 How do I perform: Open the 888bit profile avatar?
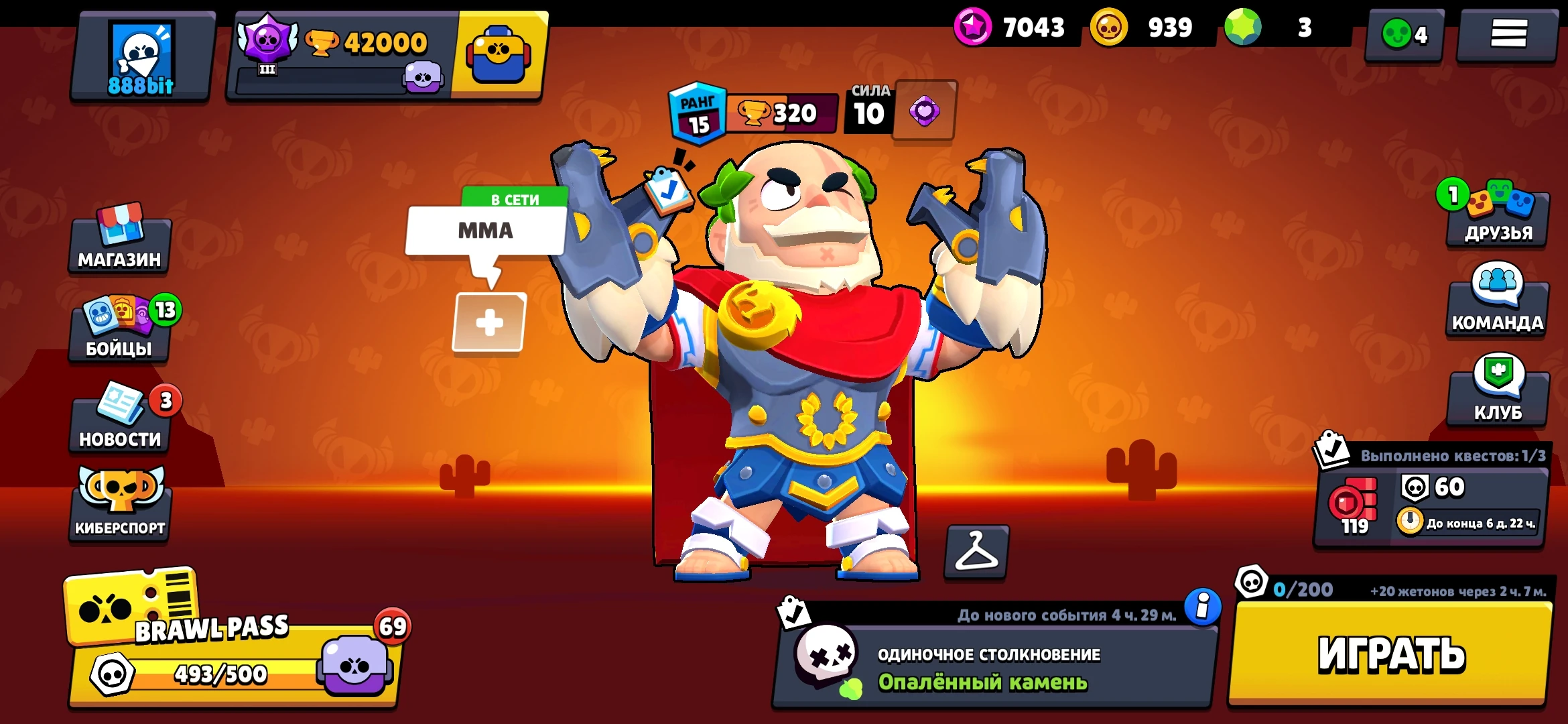tap(141, 54)
